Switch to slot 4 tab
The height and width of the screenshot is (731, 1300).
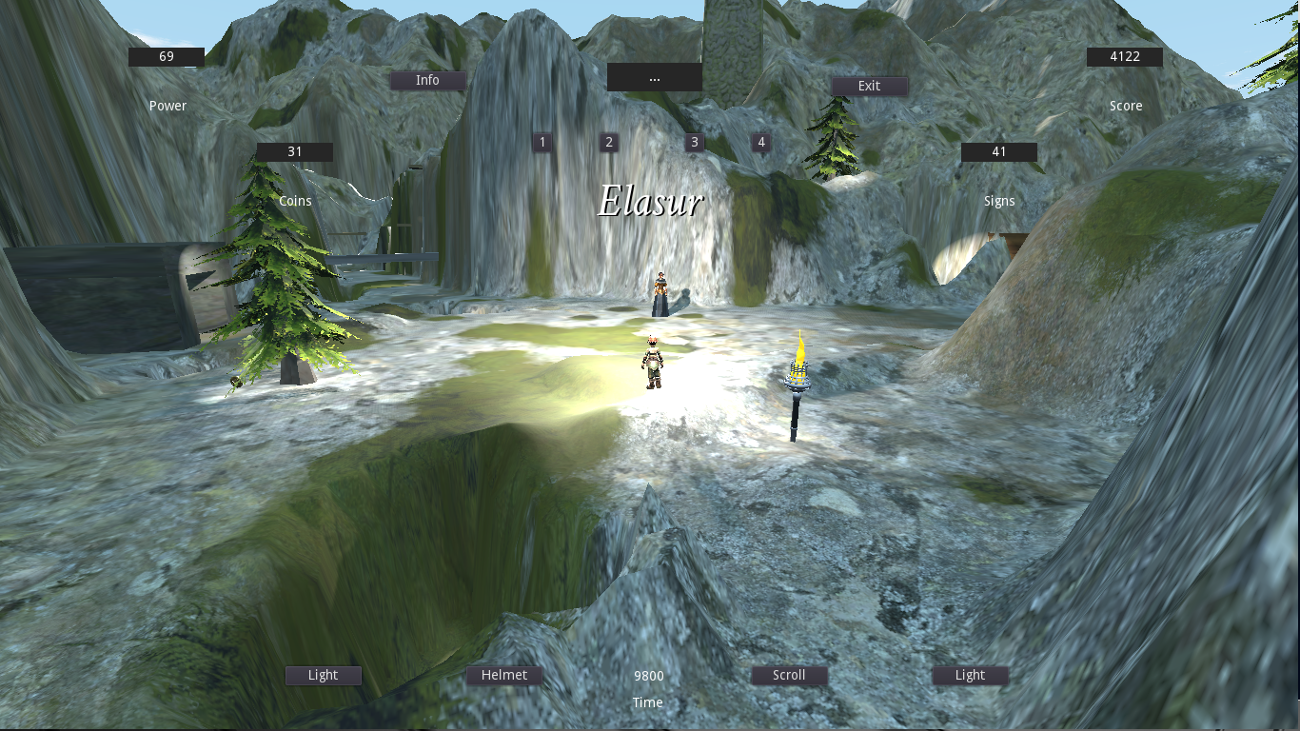point(760,142)
